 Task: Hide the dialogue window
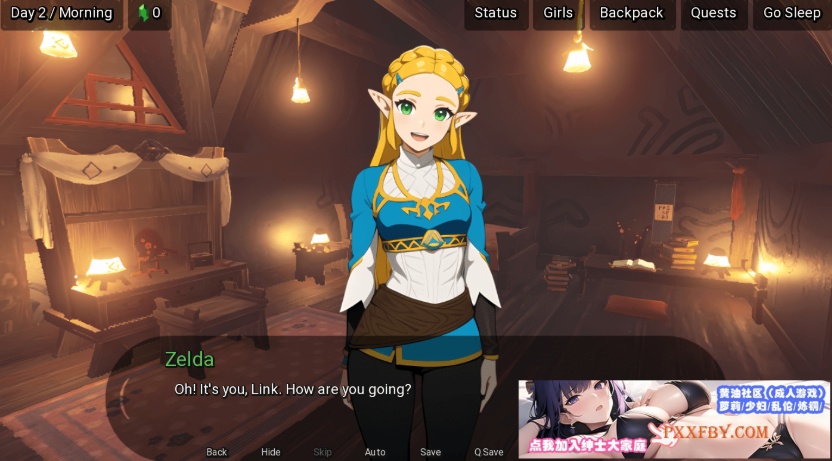(271, 452)
